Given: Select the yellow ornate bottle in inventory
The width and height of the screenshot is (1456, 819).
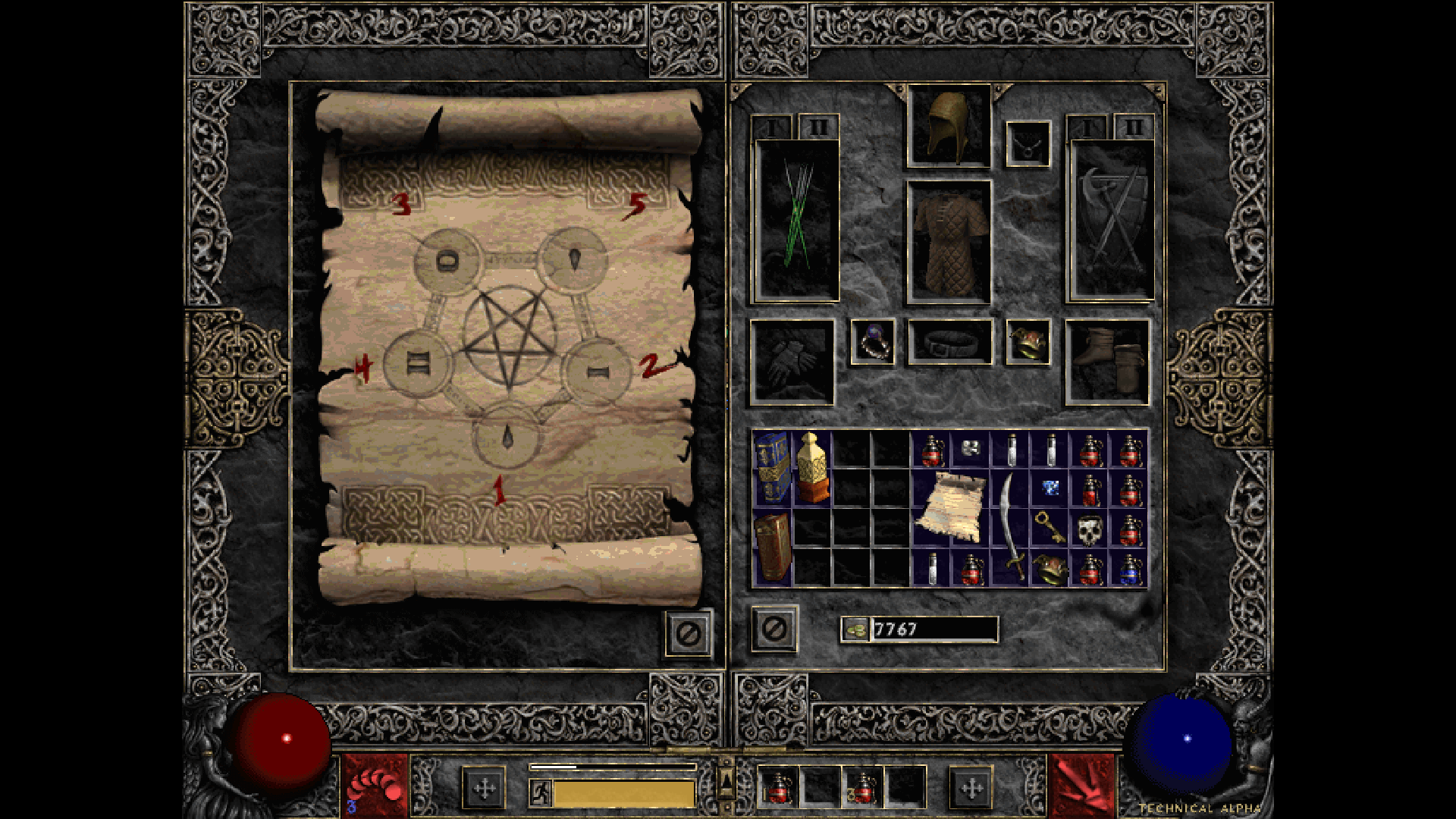Looking at the screenshot, I should pyautogui.click(x=811, y=468).
